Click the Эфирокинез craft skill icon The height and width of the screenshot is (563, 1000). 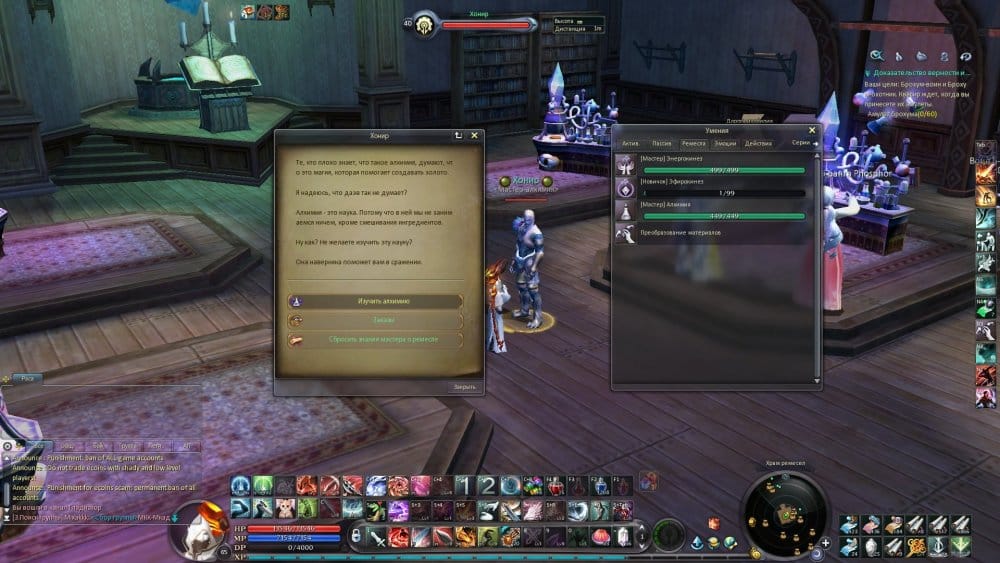[625, 186]
